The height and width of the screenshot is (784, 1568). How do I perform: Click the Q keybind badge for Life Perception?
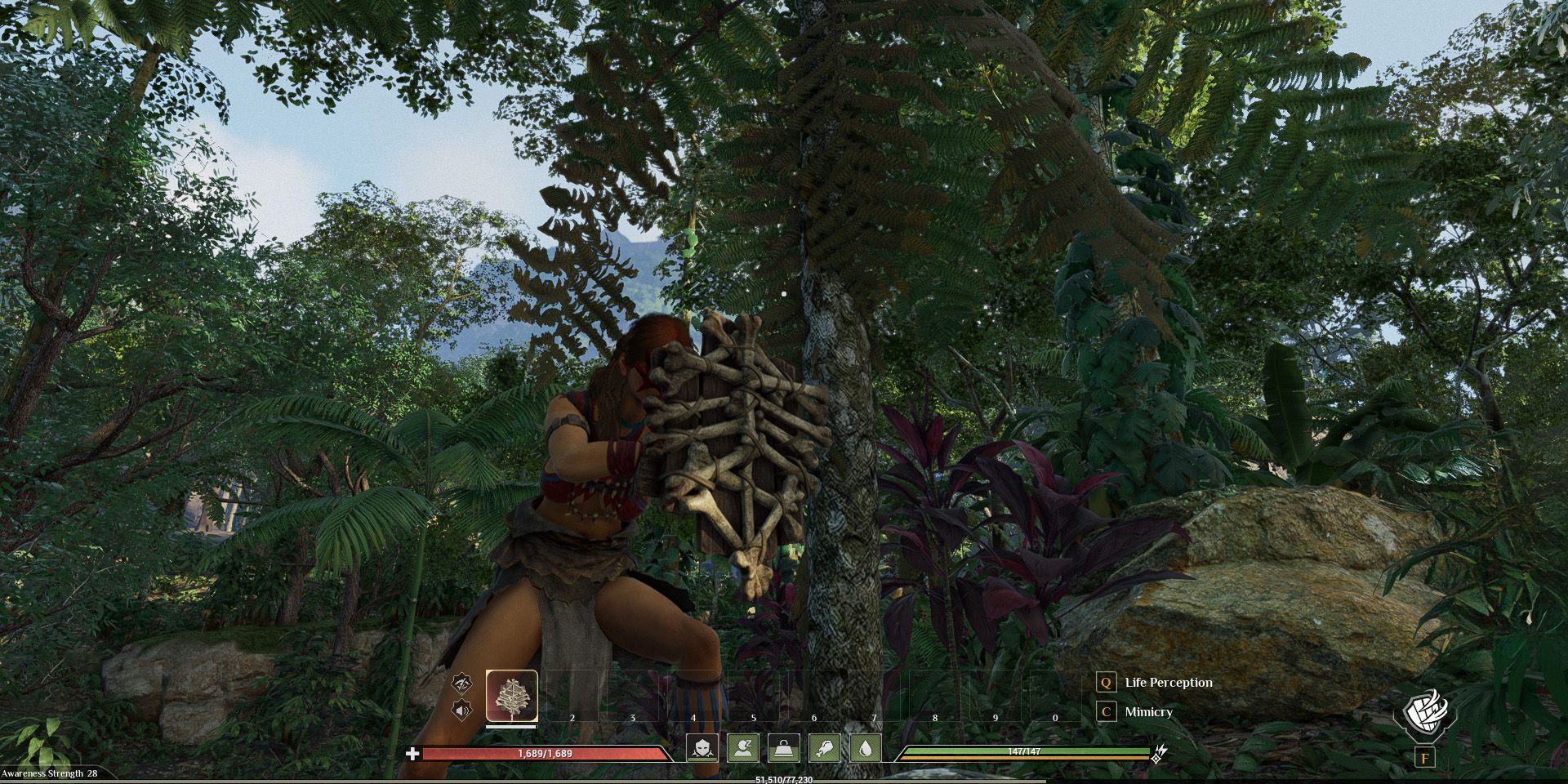point(1106,684)
